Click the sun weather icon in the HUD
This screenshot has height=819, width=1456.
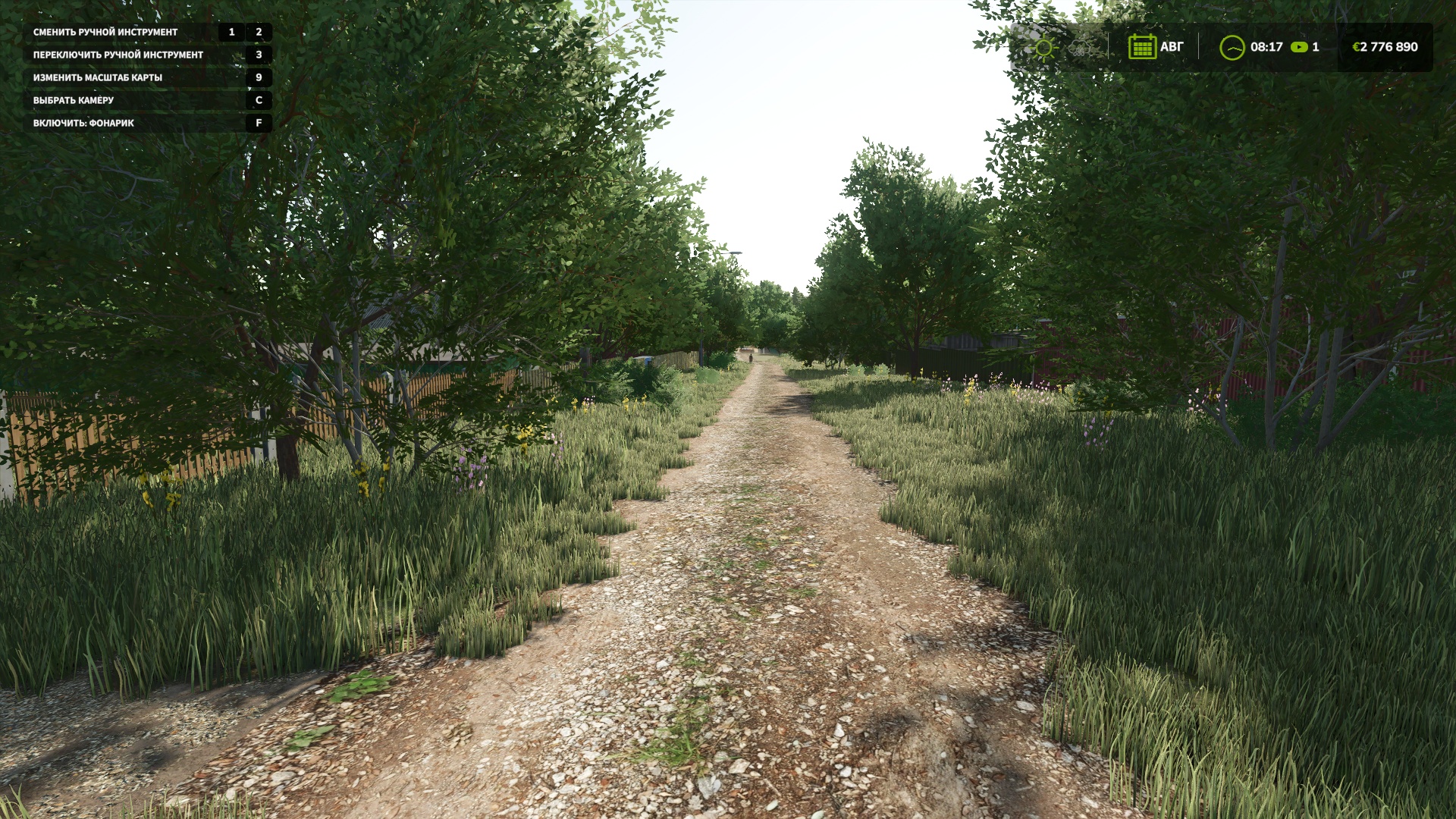pyautogui.click(x=1043, y=48)
